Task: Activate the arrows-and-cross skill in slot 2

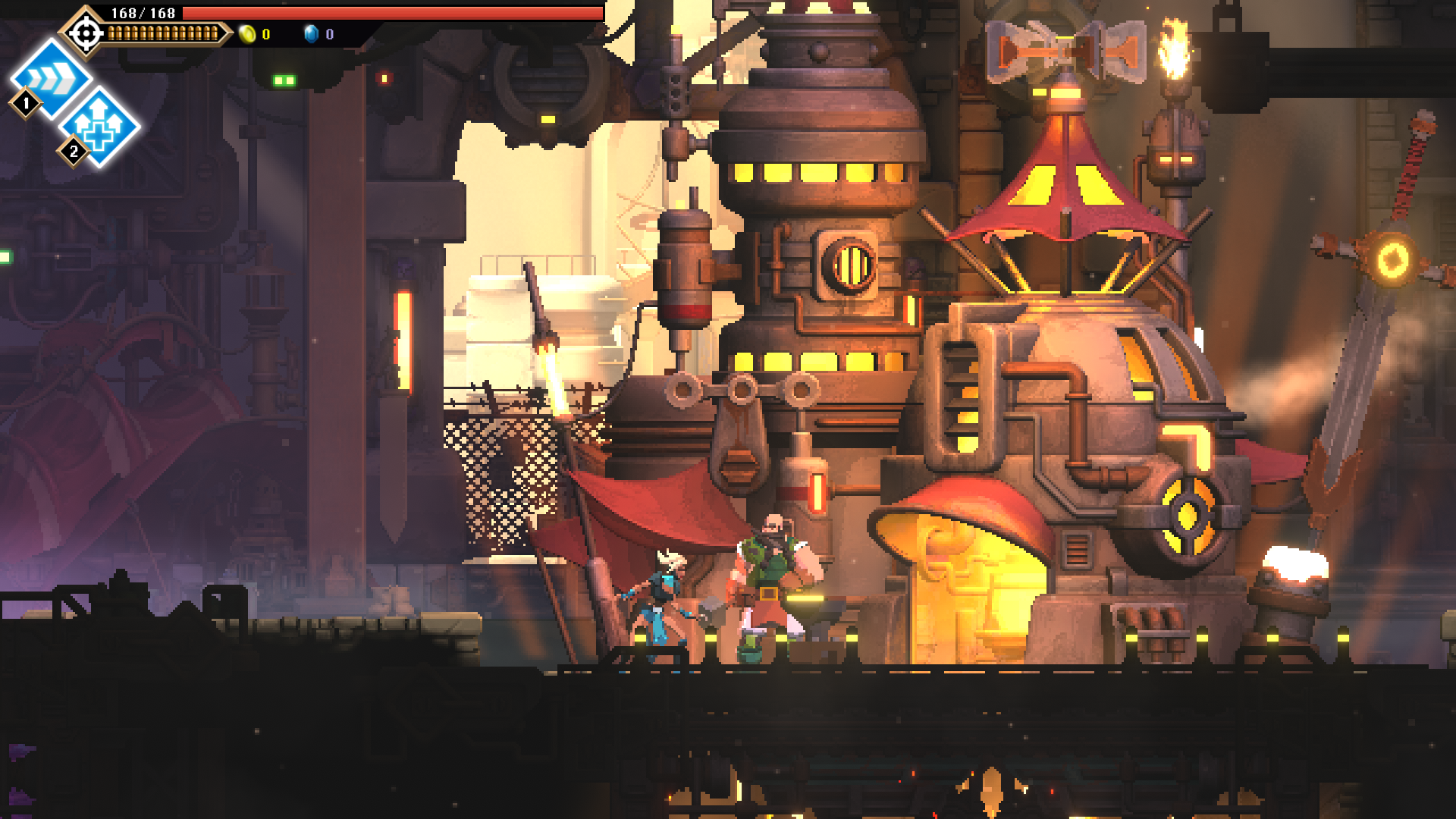Action: tap(100, 126)
